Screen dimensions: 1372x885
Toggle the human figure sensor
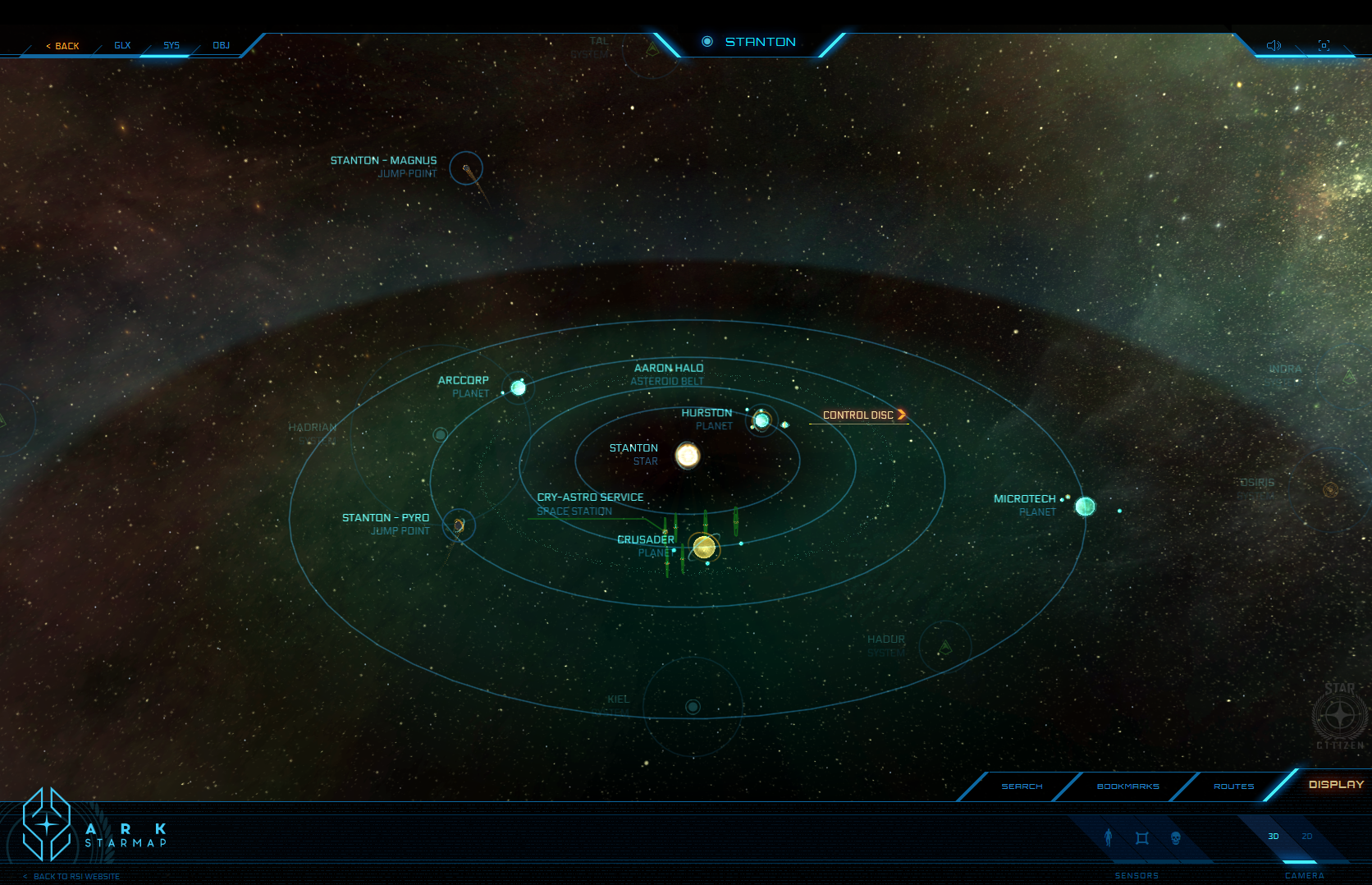tap(1109, 837)
